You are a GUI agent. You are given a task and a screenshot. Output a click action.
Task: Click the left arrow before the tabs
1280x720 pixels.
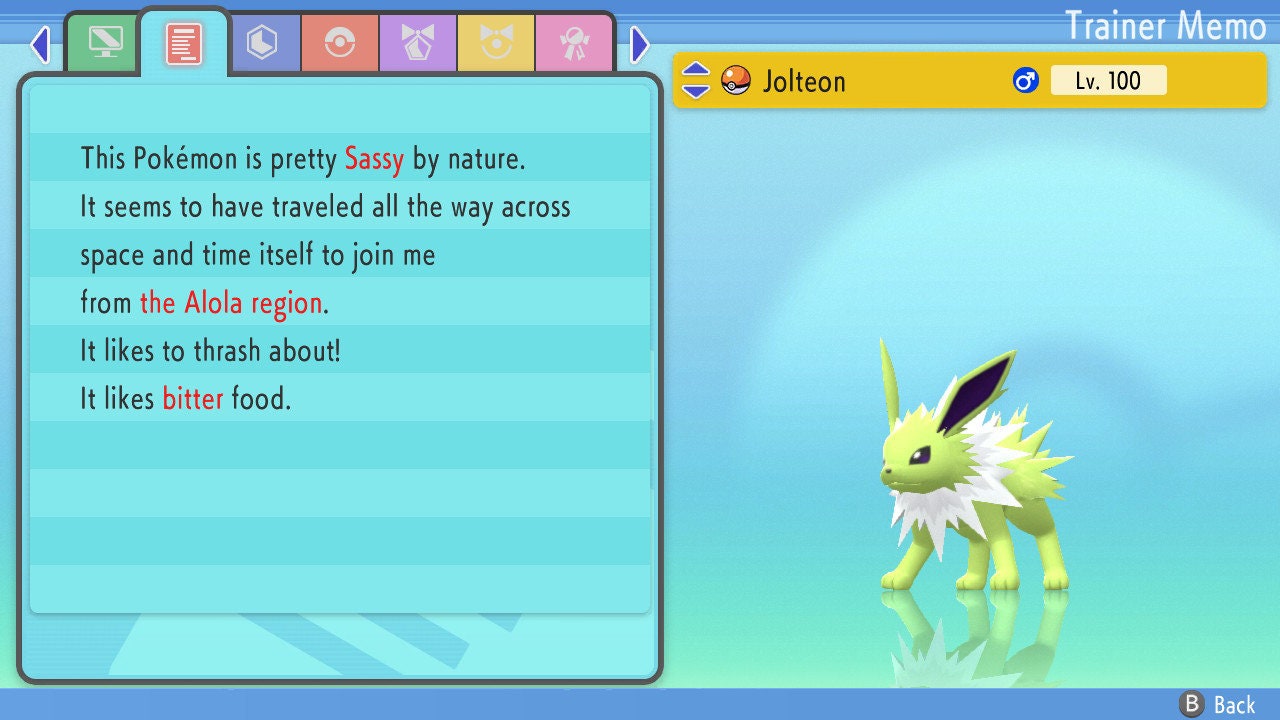[x=40, y=44]
